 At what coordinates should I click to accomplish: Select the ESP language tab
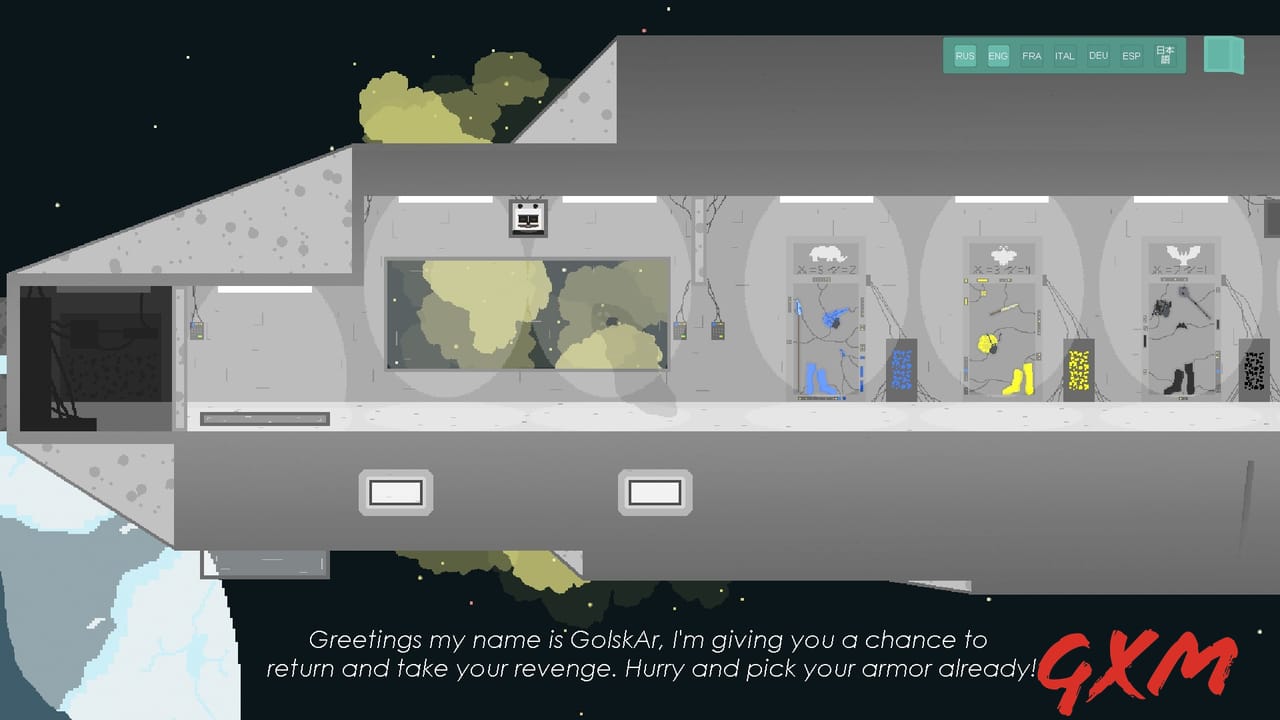point(1130,56)
